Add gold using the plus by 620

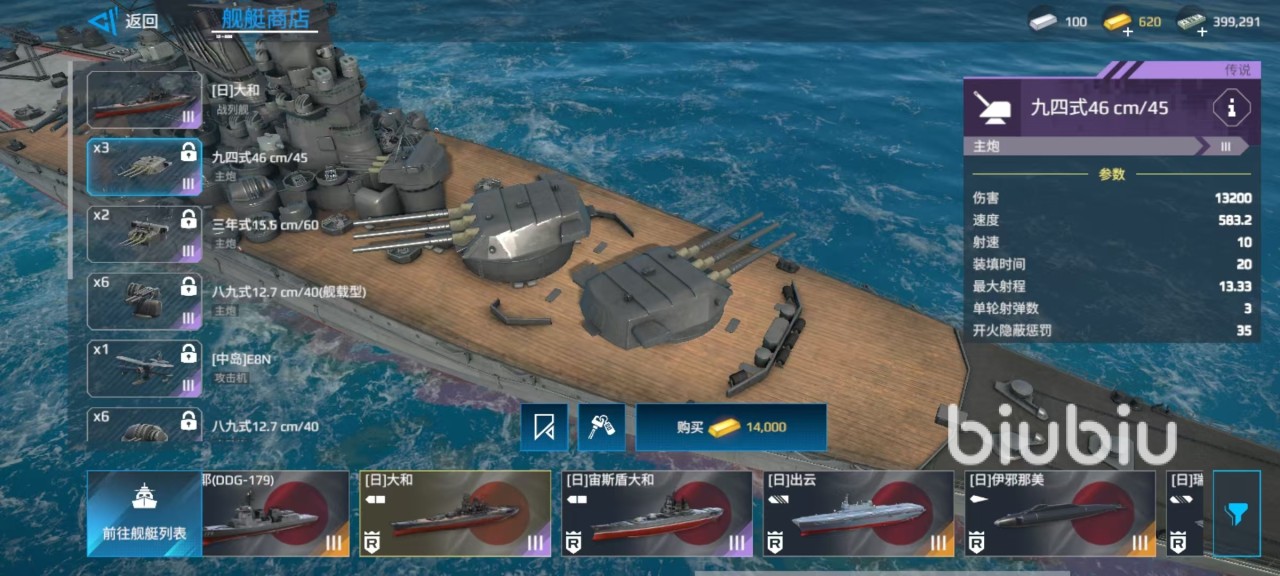coord(1127,32)
